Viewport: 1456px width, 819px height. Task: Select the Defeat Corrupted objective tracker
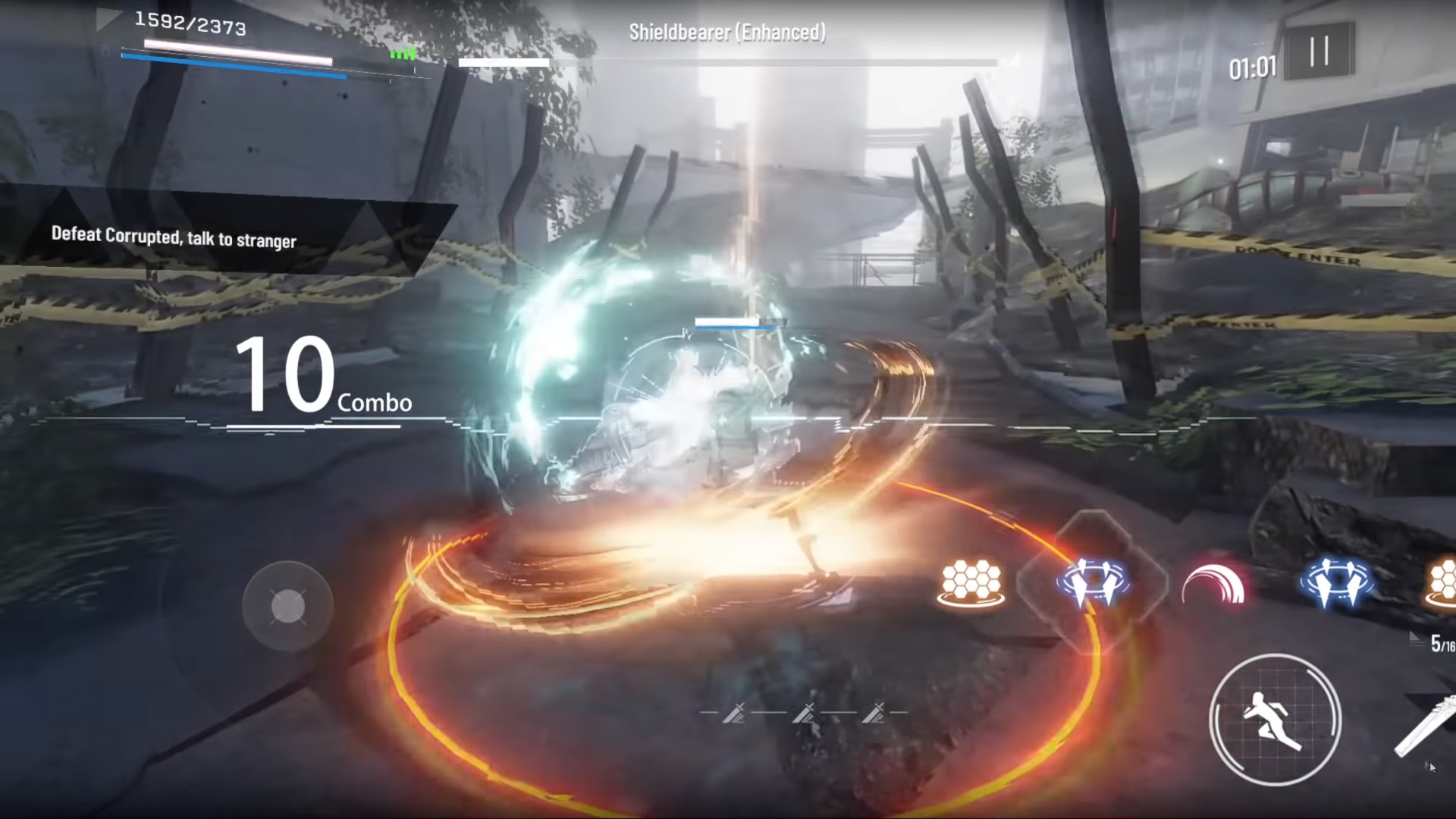point(174,237)
